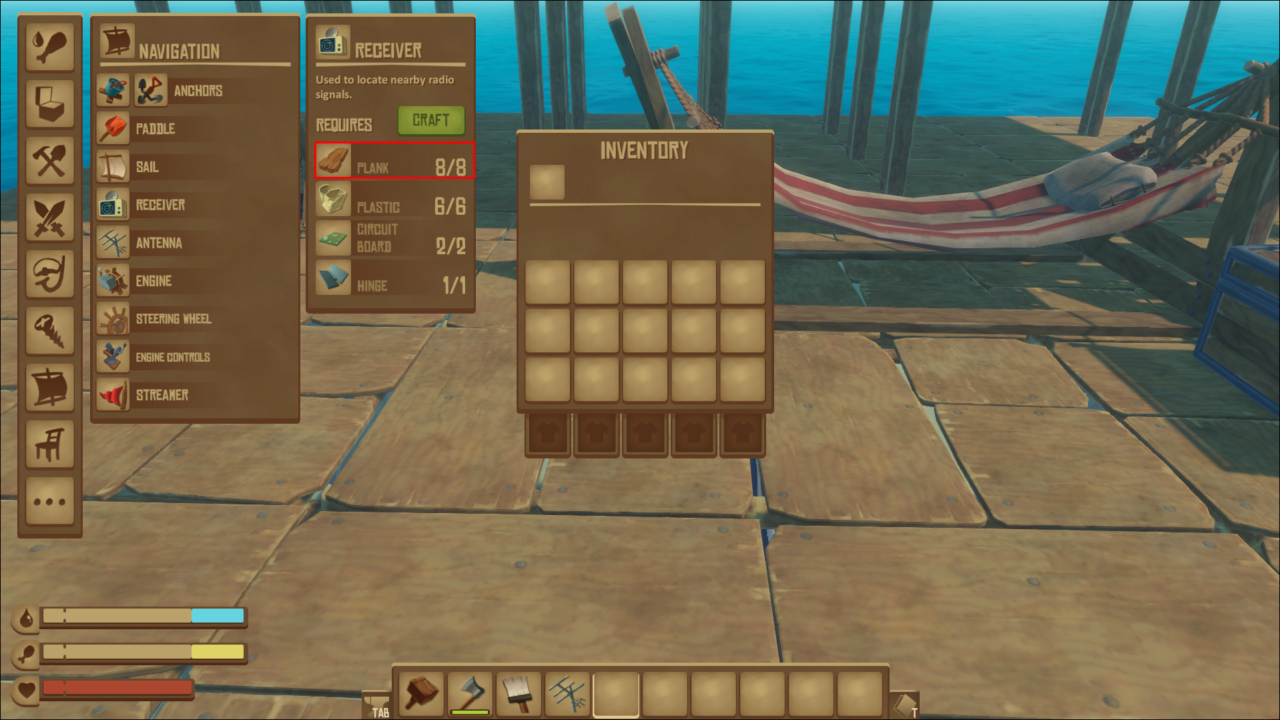
Task: Open the materials category (screw icon)
Action: 49,331
